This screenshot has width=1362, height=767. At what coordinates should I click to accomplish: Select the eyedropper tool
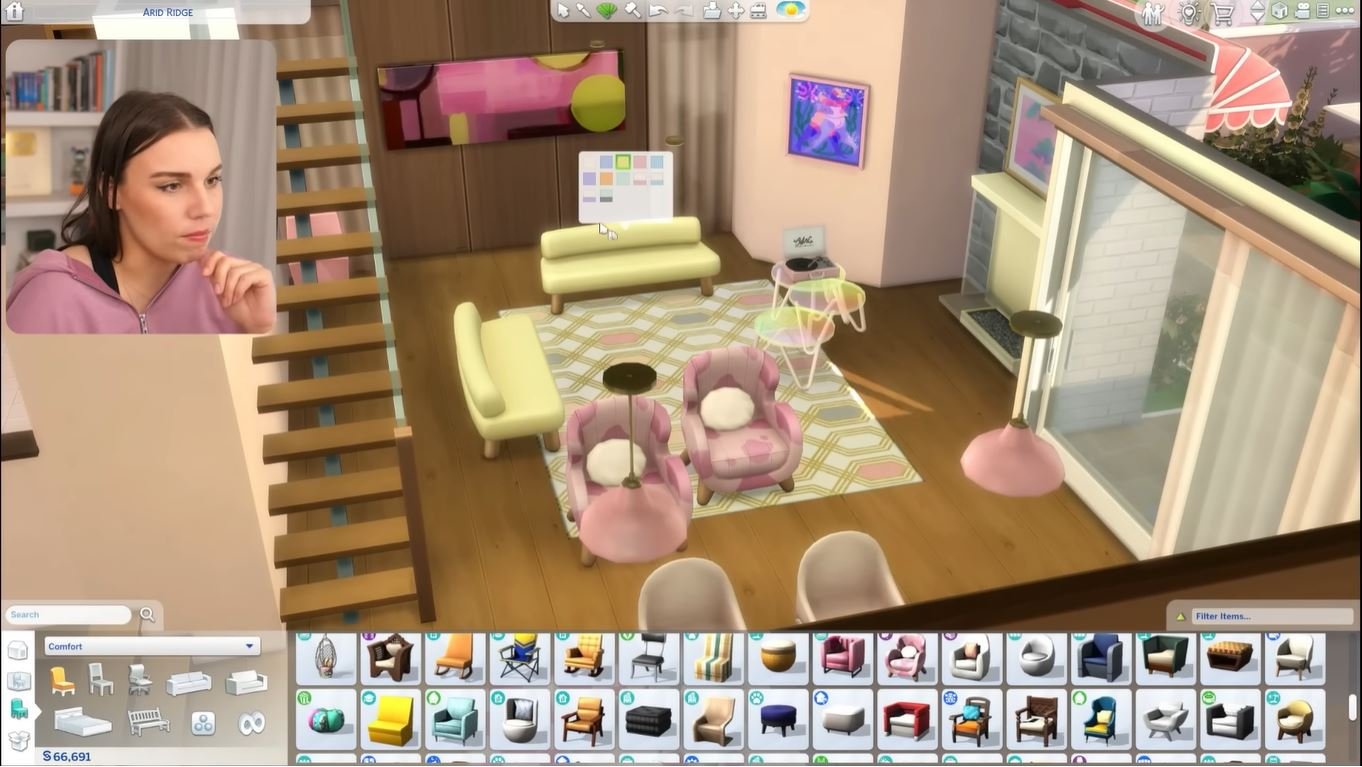point(585,11)
